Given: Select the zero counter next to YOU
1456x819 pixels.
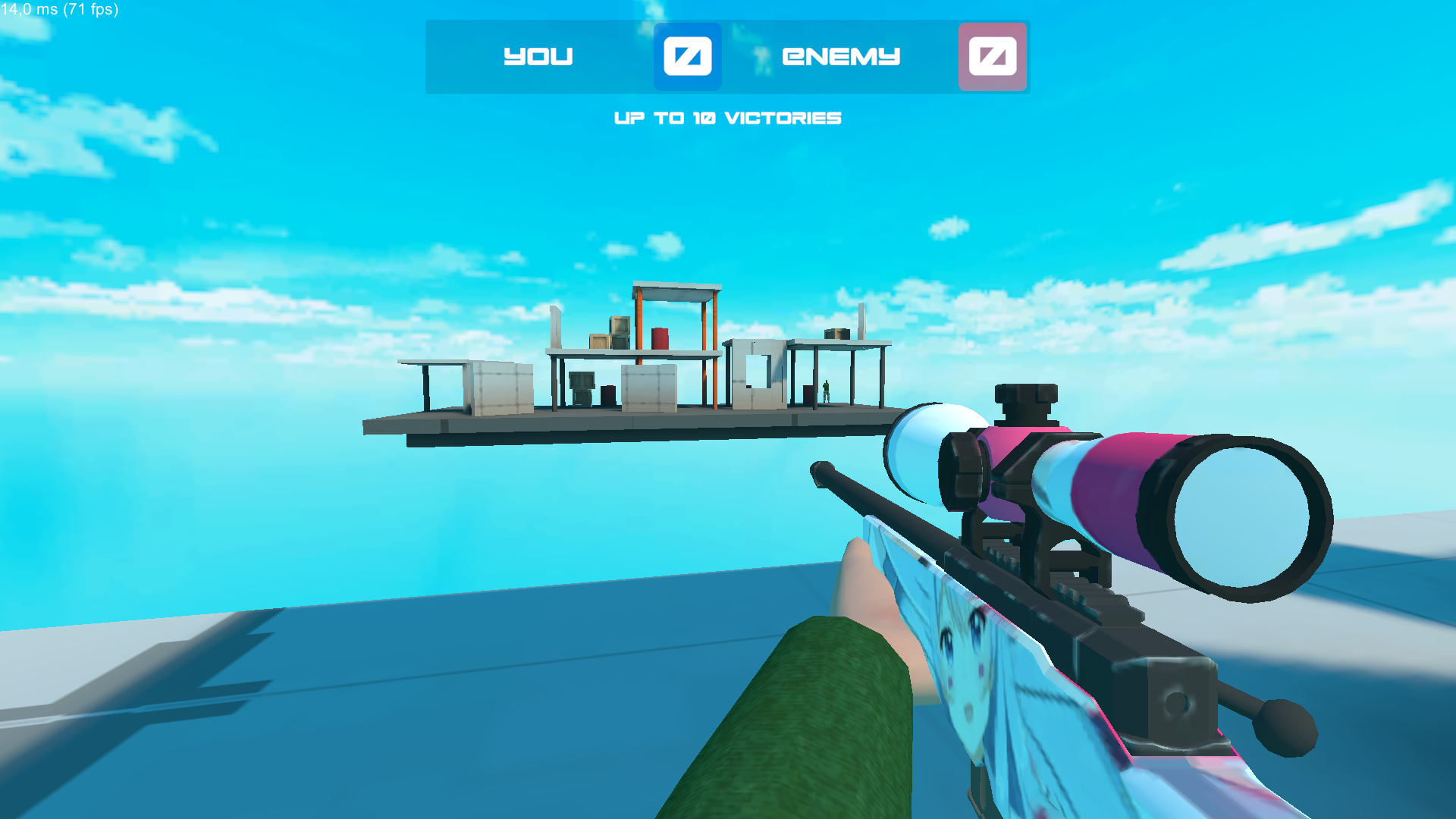Looking at the screenshot, I should point(687,56).
